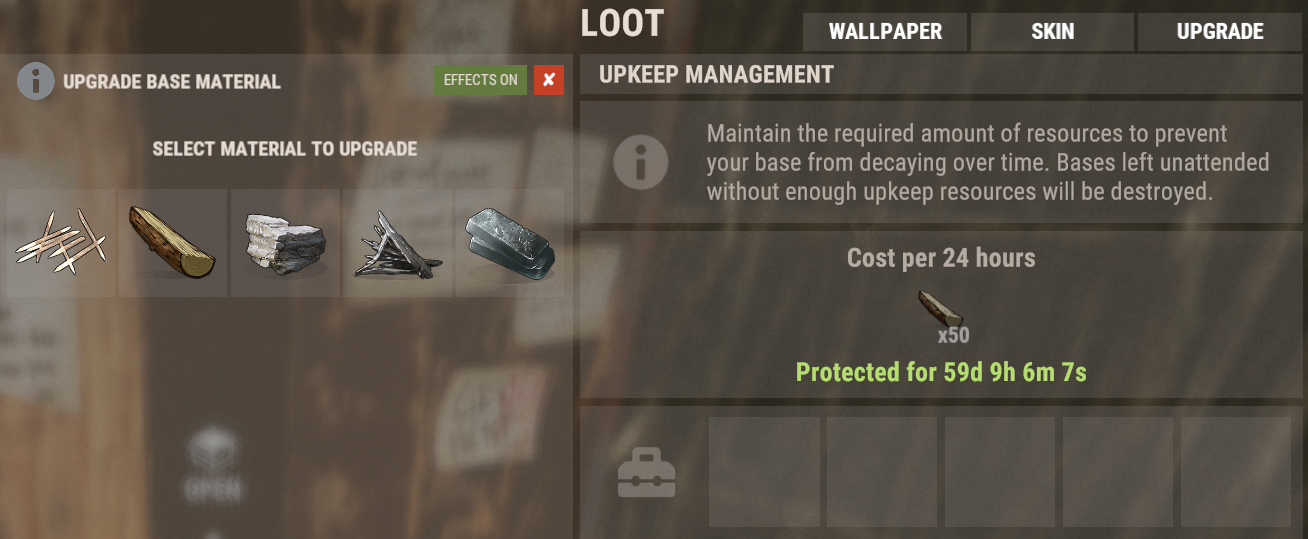The height and width of the screenshot is (539, 1308).
Task: Select the Upgrade tab
Action: tap(1220, 32)
